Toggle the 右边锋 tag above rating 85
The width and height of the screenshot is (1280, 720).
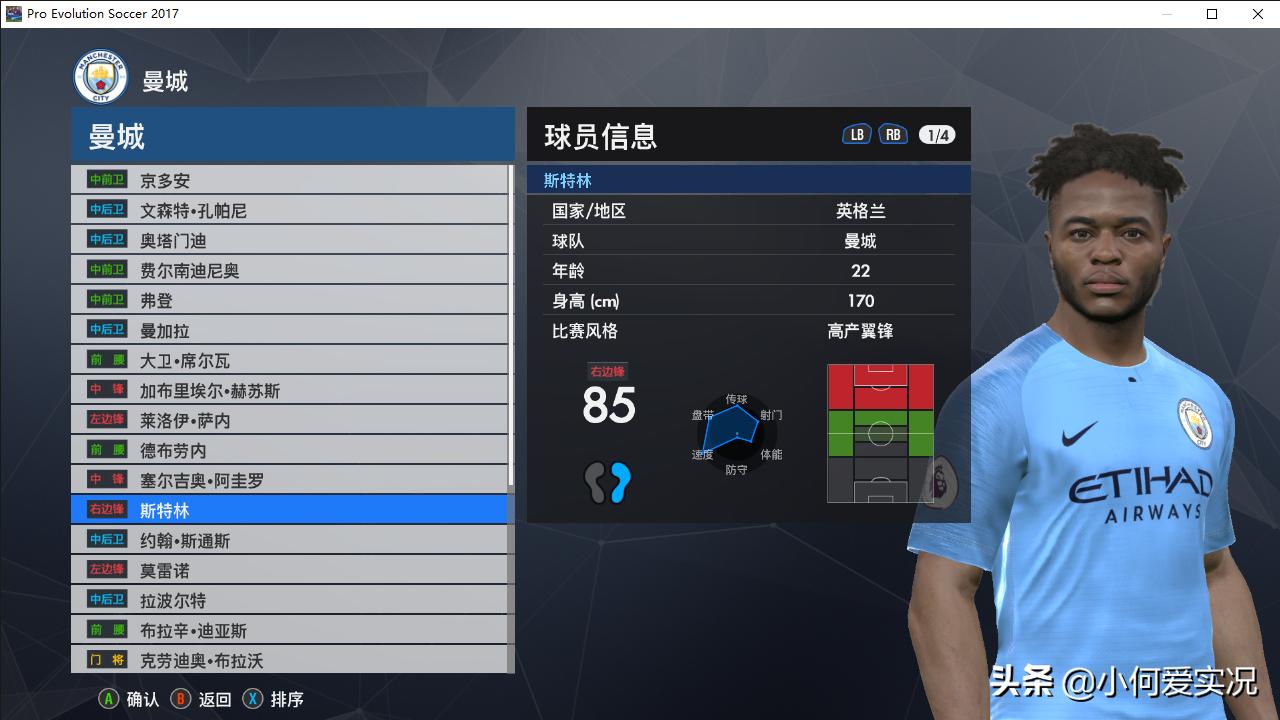607,369
